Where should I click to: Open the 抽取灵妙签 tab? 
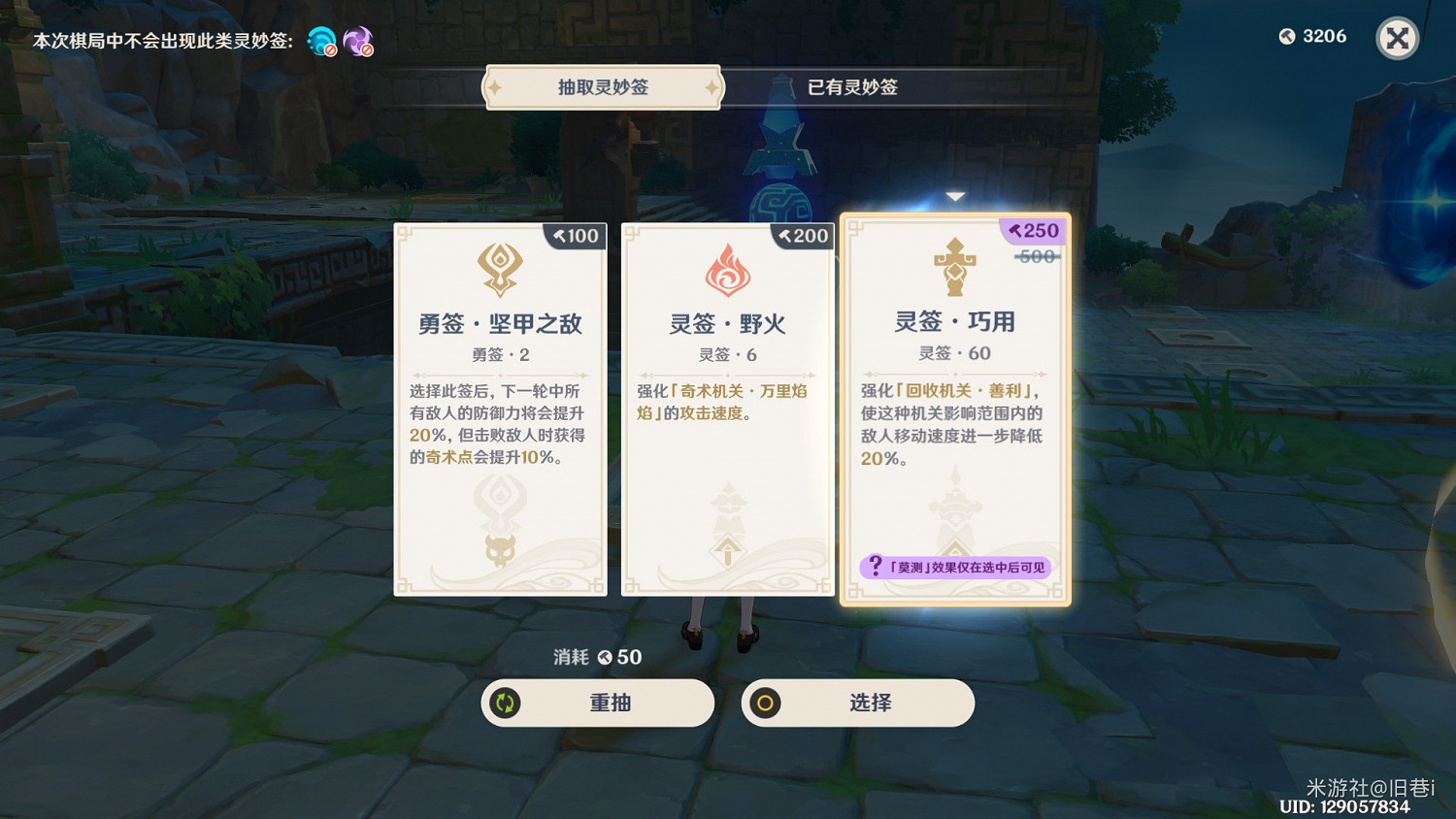point(602,87)
